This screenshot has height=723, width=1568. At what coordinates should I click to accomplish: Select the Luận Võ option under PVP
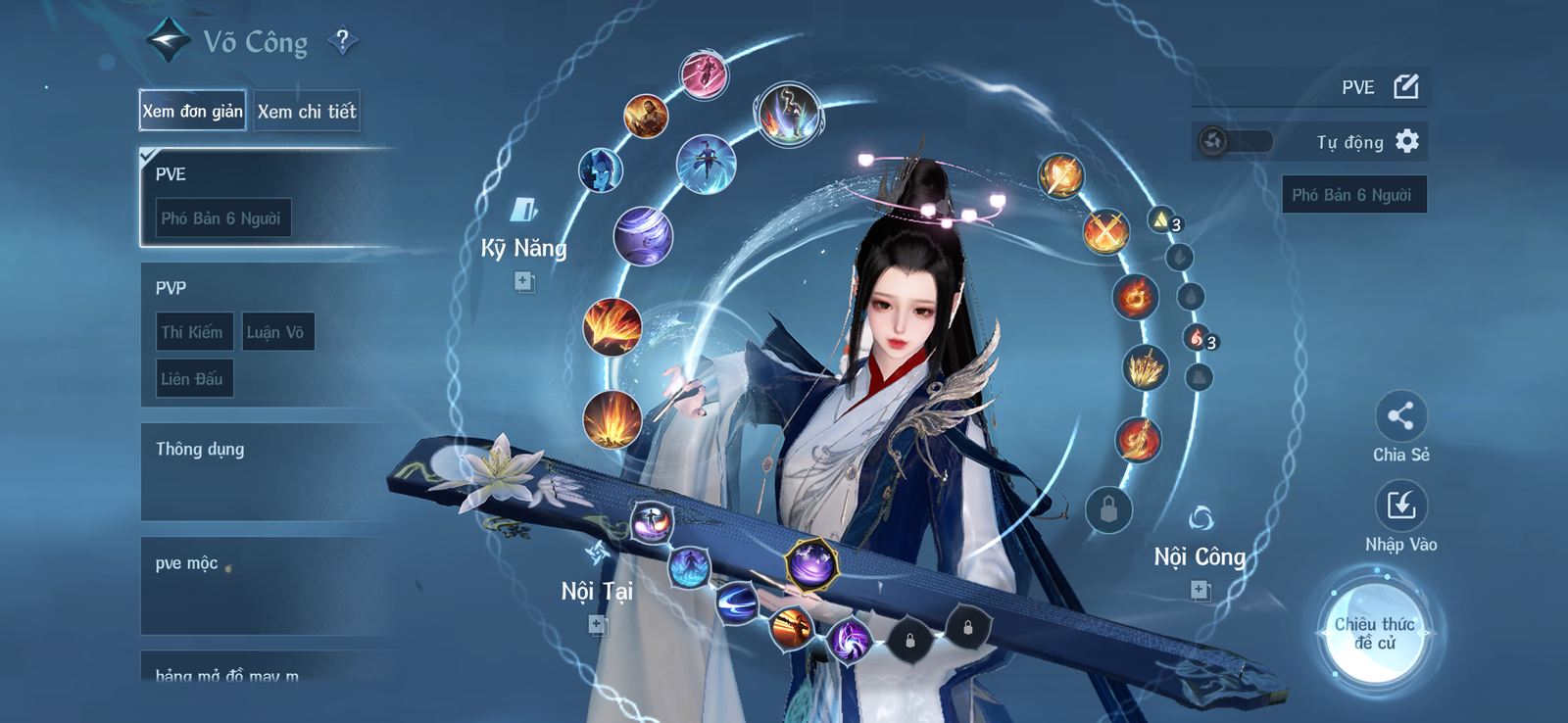click(x=278, y=332)
